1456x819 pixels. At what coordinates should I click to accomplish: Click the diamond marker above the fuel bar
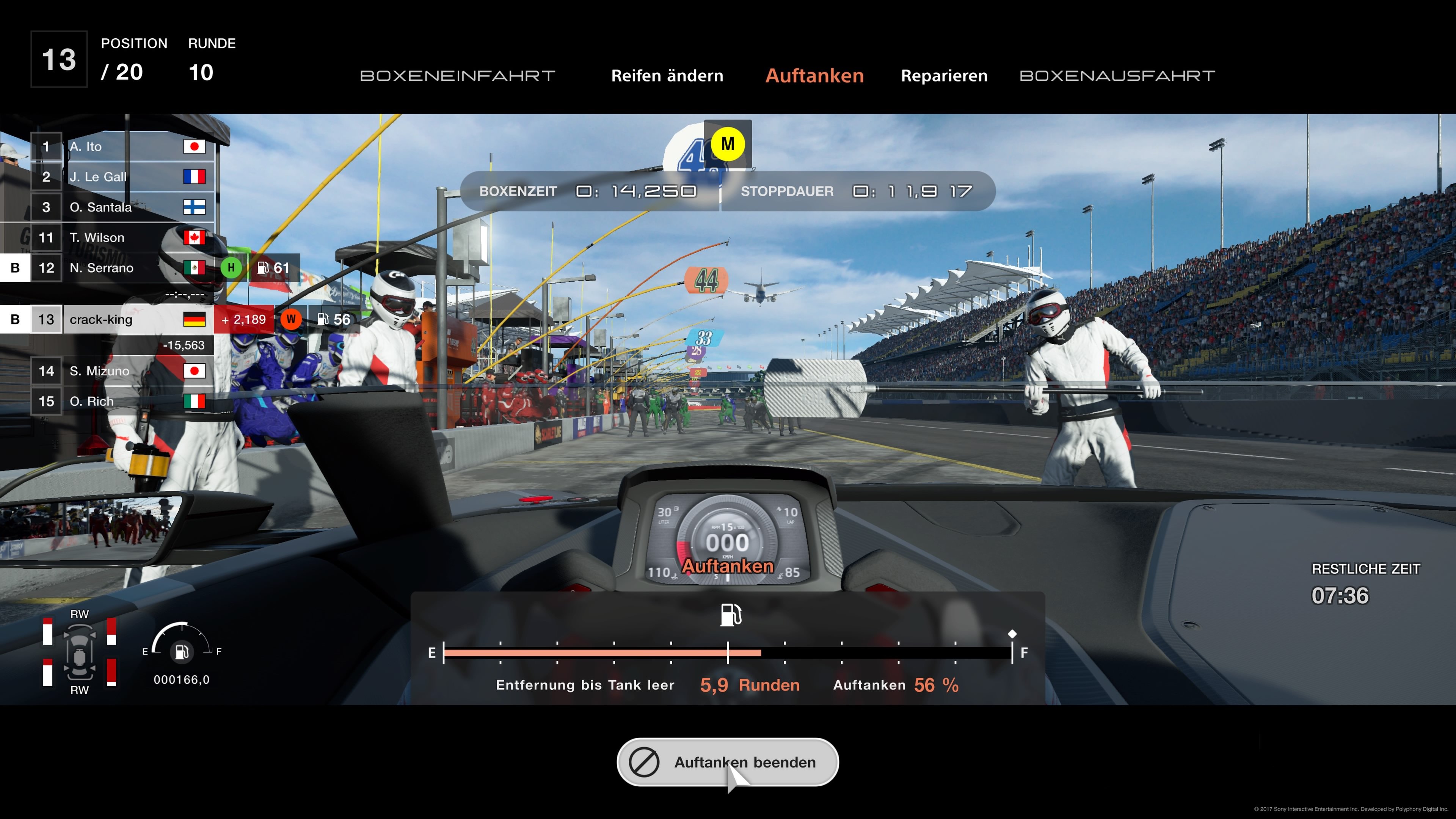[1012, 634]
